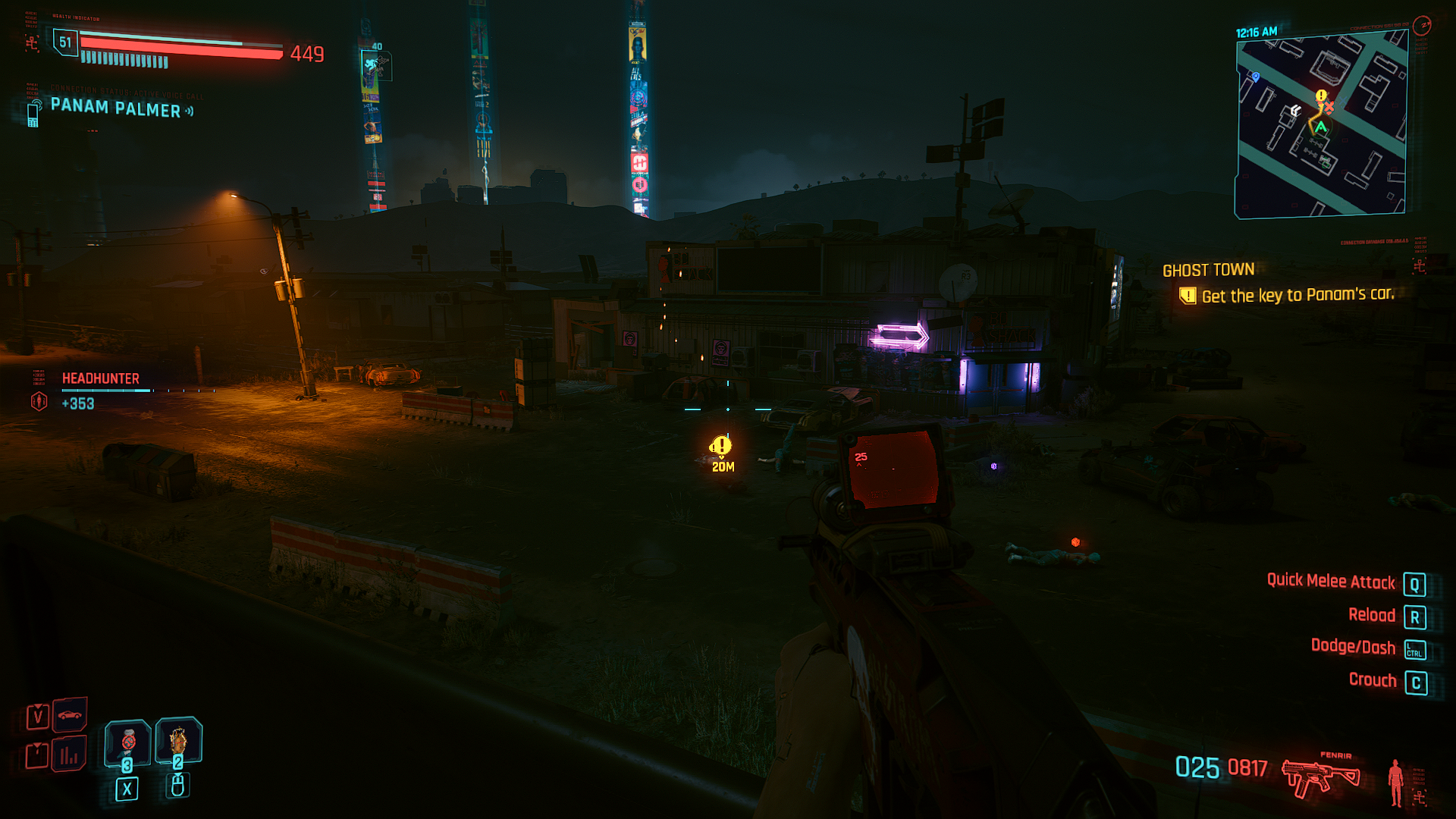Select the standing stance figure icon

1395,783
